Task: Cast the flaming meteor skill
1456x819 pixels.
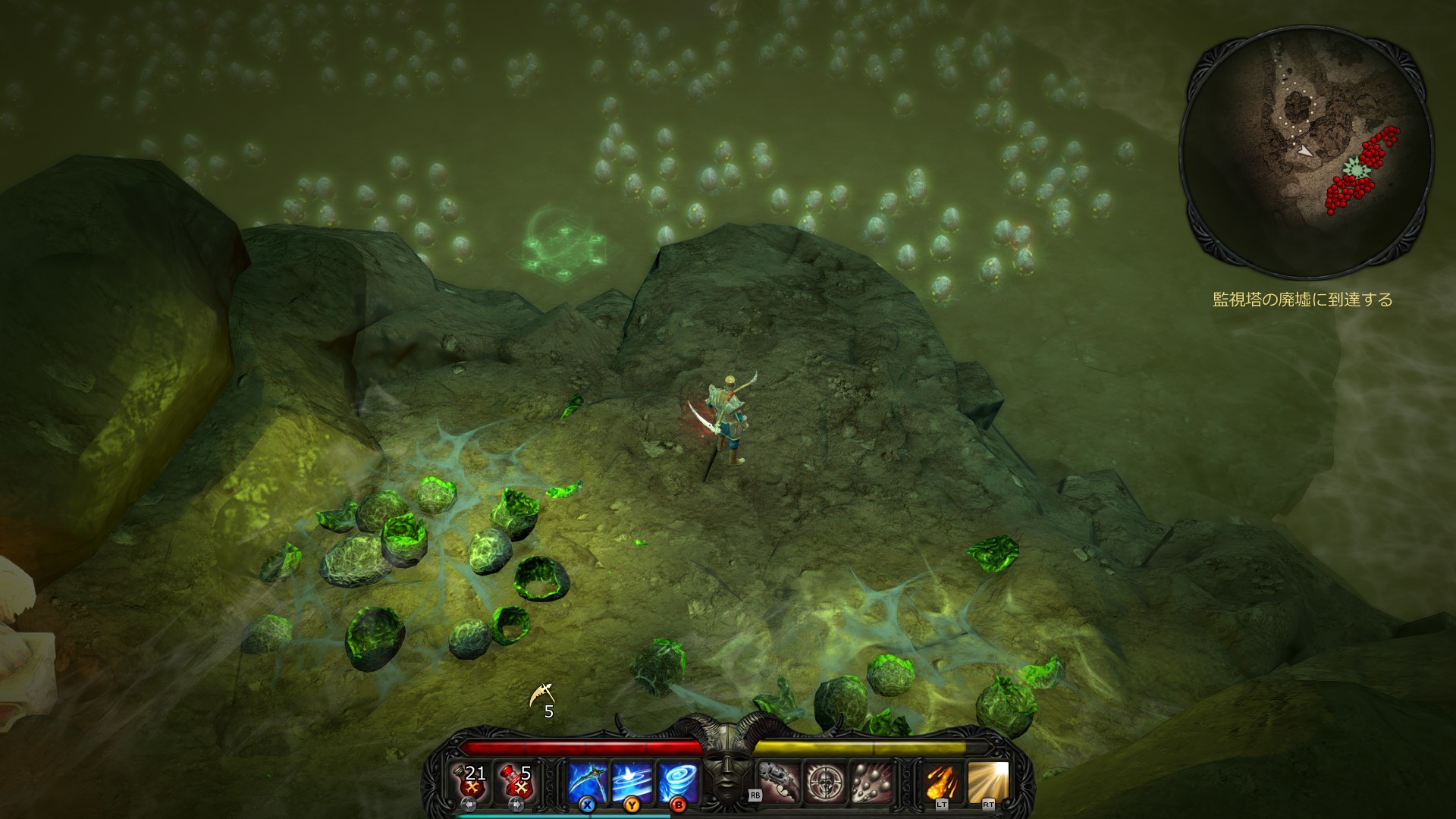Action: [943, 782]
